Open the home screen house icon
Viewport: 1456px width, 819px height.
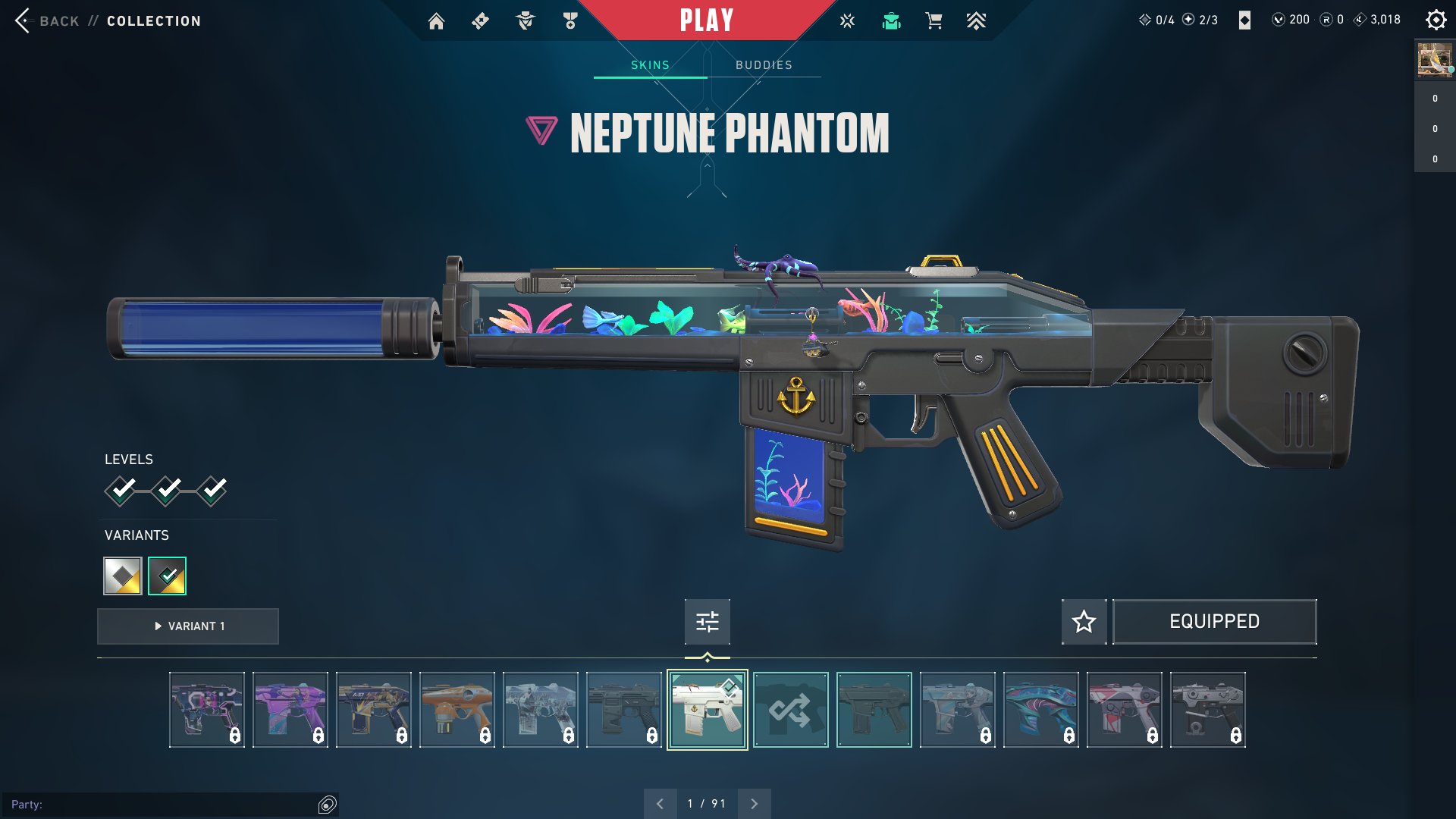click(x=437, y=20)
